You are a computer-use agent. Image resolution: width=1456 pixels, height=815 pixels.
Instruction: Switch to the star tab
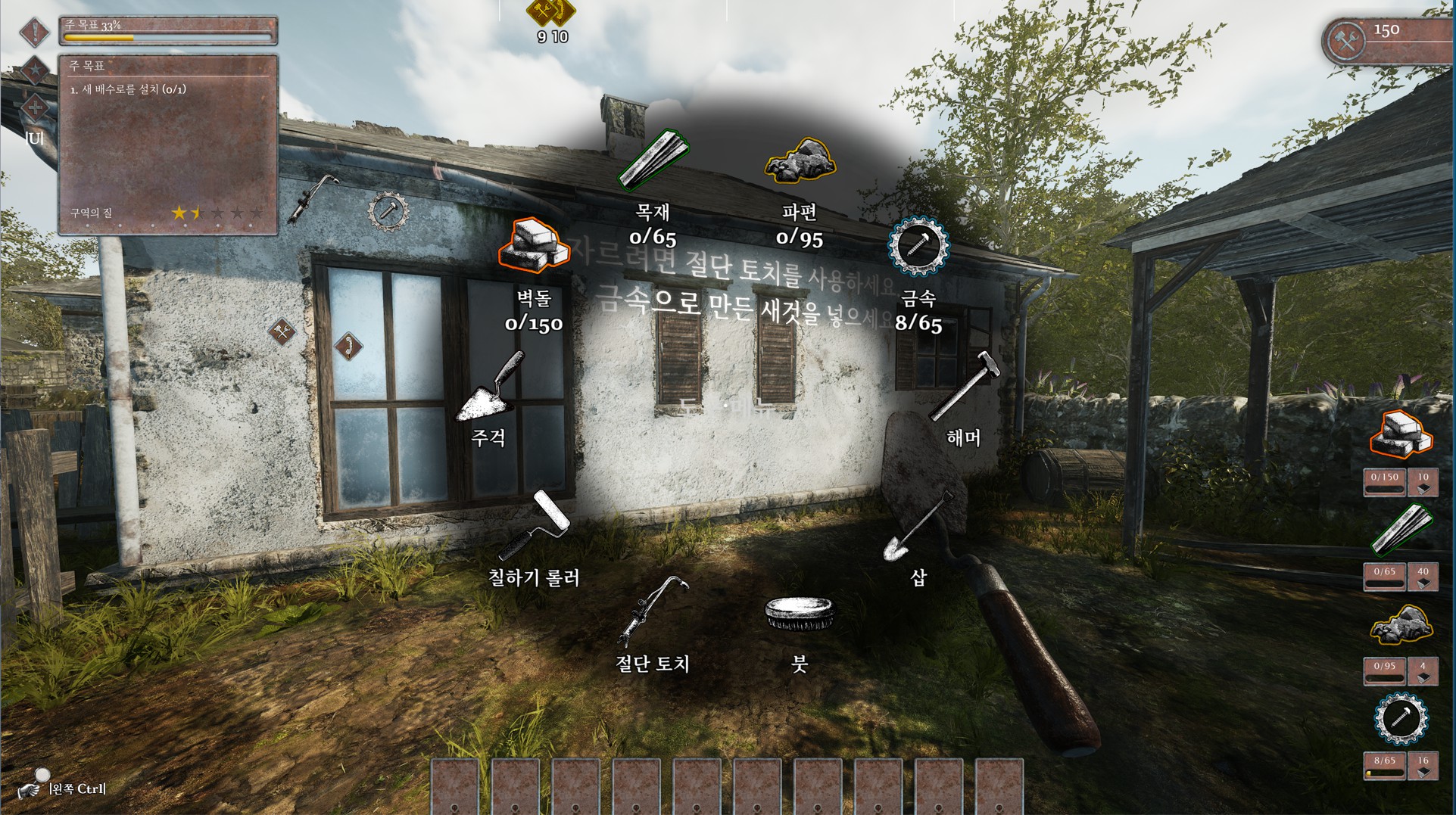[x=35, y=70]
